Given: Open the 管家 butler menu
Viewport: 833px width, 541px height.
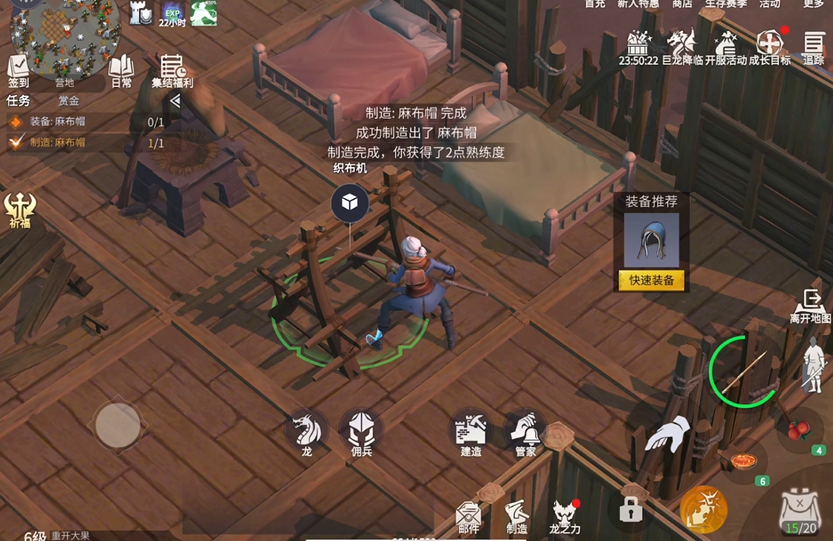Looking at the screenshot, I should tap(525, 432).
